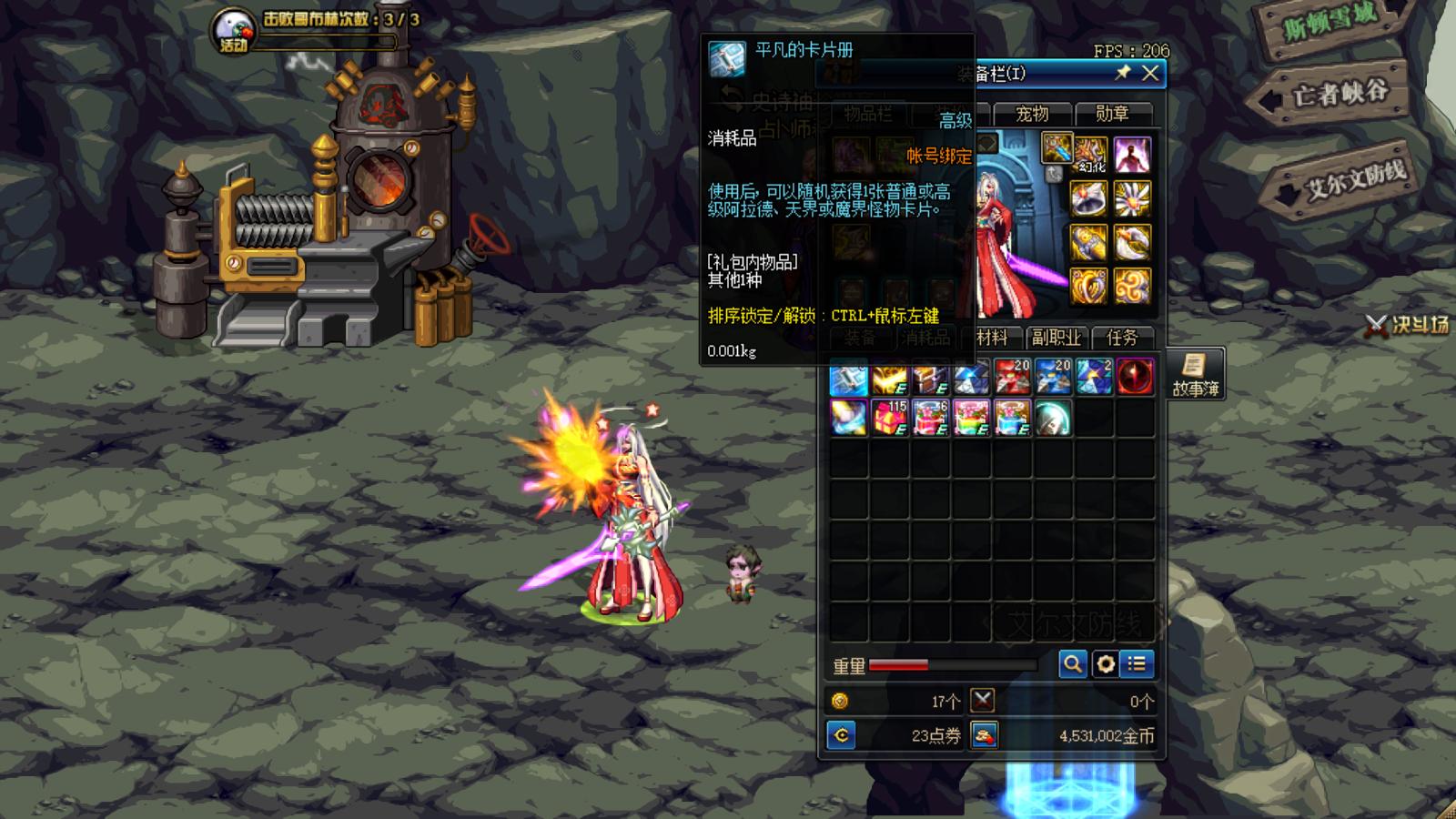Open the 故事簿 storybook button

coord(1195,374)
